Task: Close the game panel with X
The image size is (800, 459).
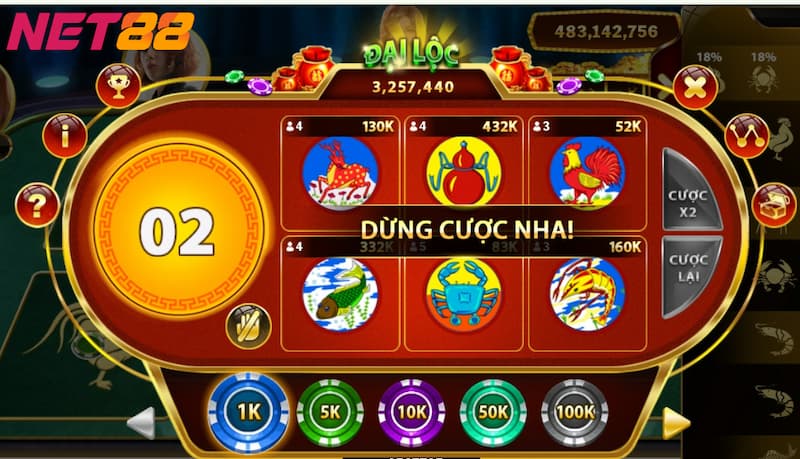Action: [x=695, y=89]
